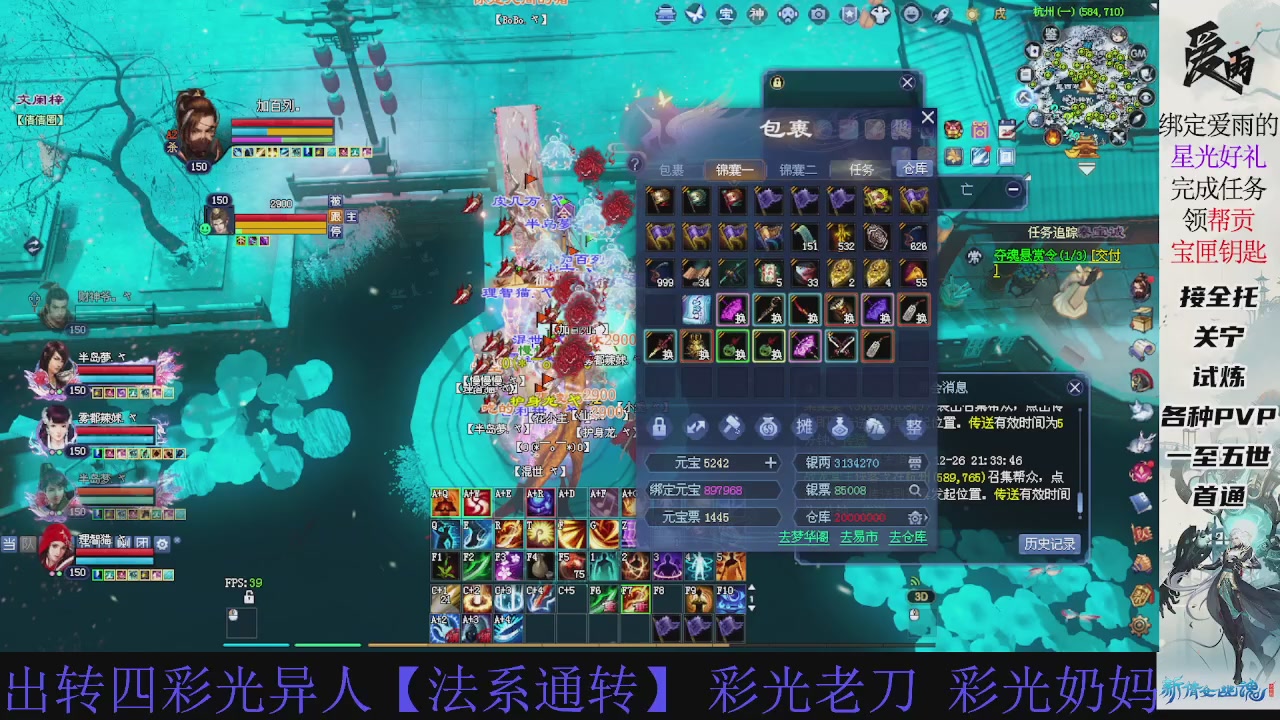Click the 整 sort icon to tidy the bag

tap(916, 427)
